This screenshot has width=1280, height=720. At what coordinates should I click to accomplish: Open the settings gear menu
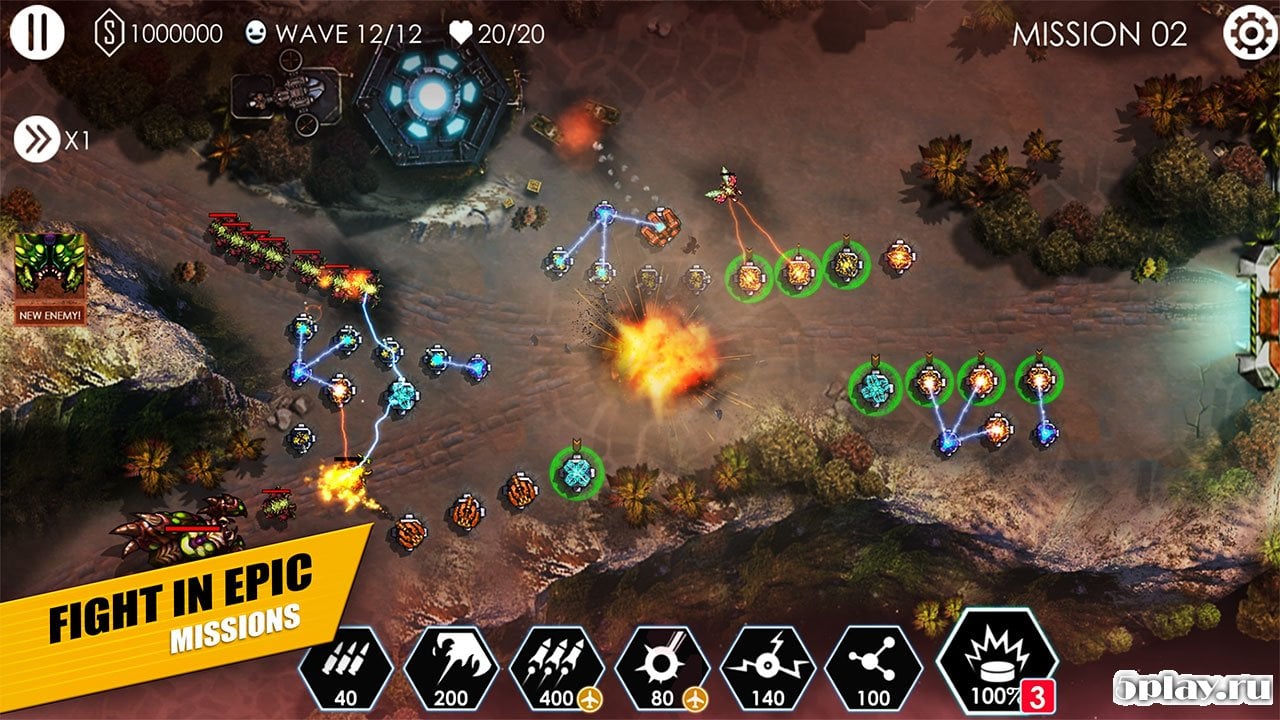coord(1249,34)
